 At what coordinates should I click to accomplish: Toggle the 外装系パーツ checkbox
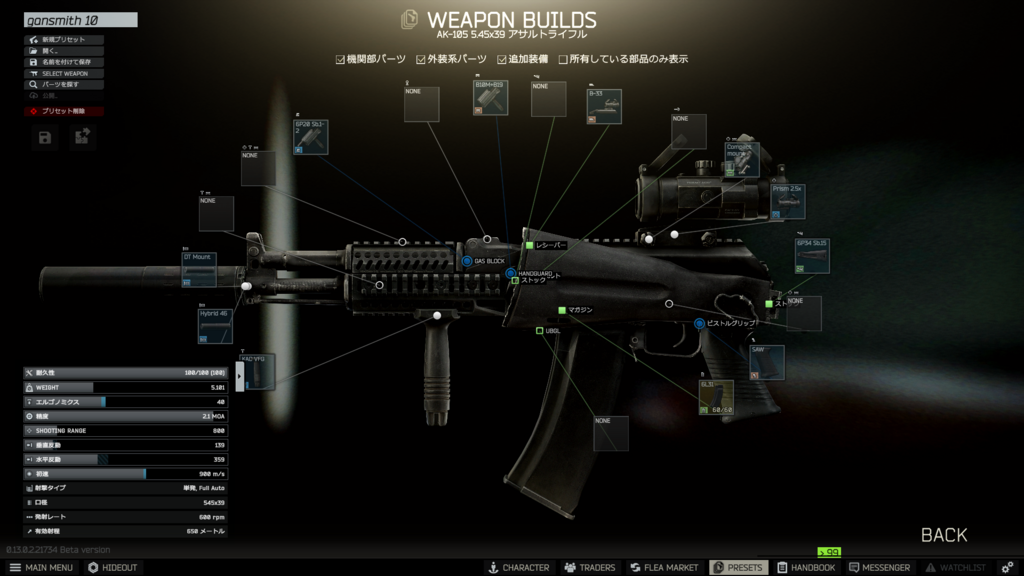point(422,59)
